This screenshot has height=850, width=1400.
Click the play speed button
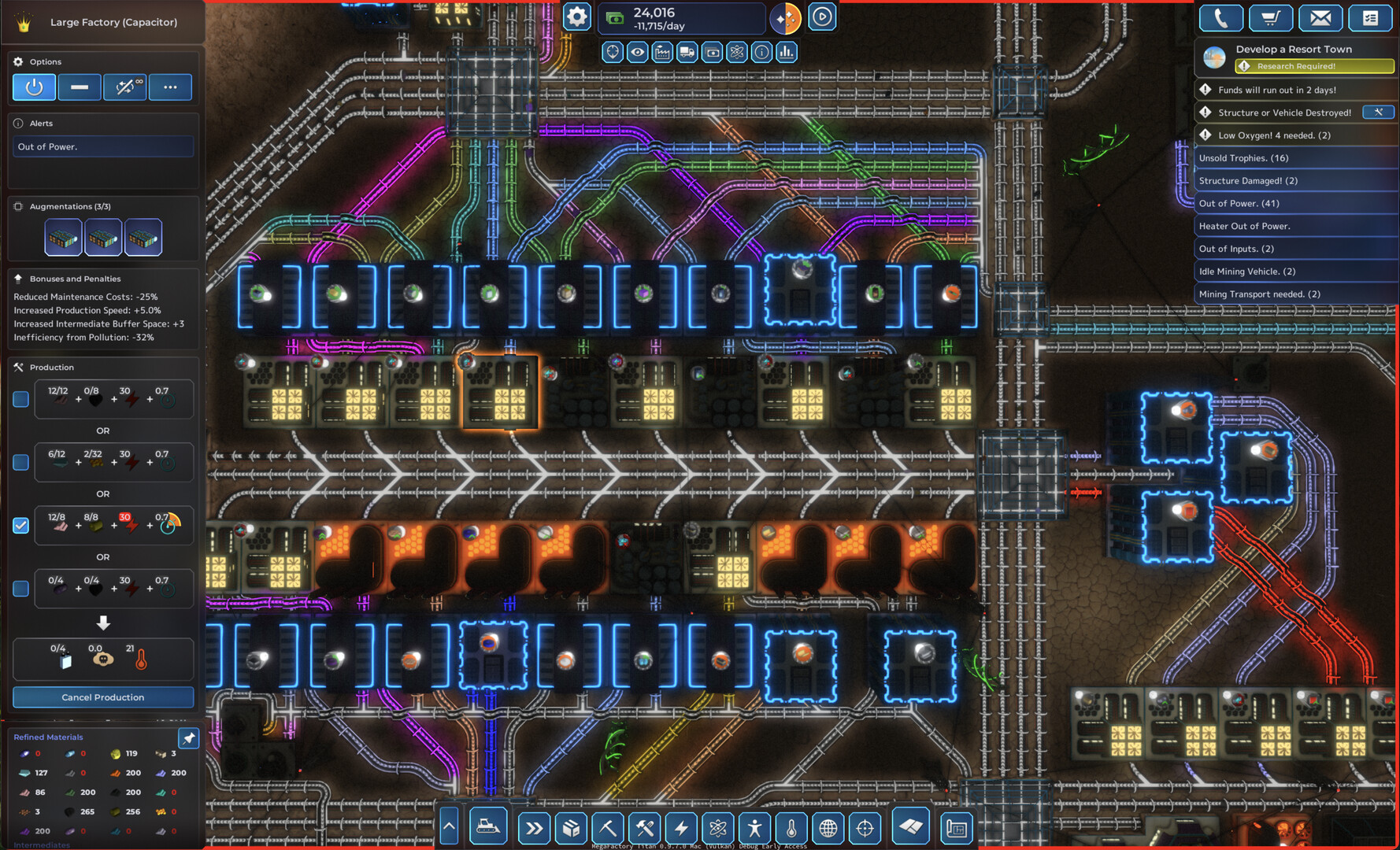pyautogui.click(x=822, y=17)
